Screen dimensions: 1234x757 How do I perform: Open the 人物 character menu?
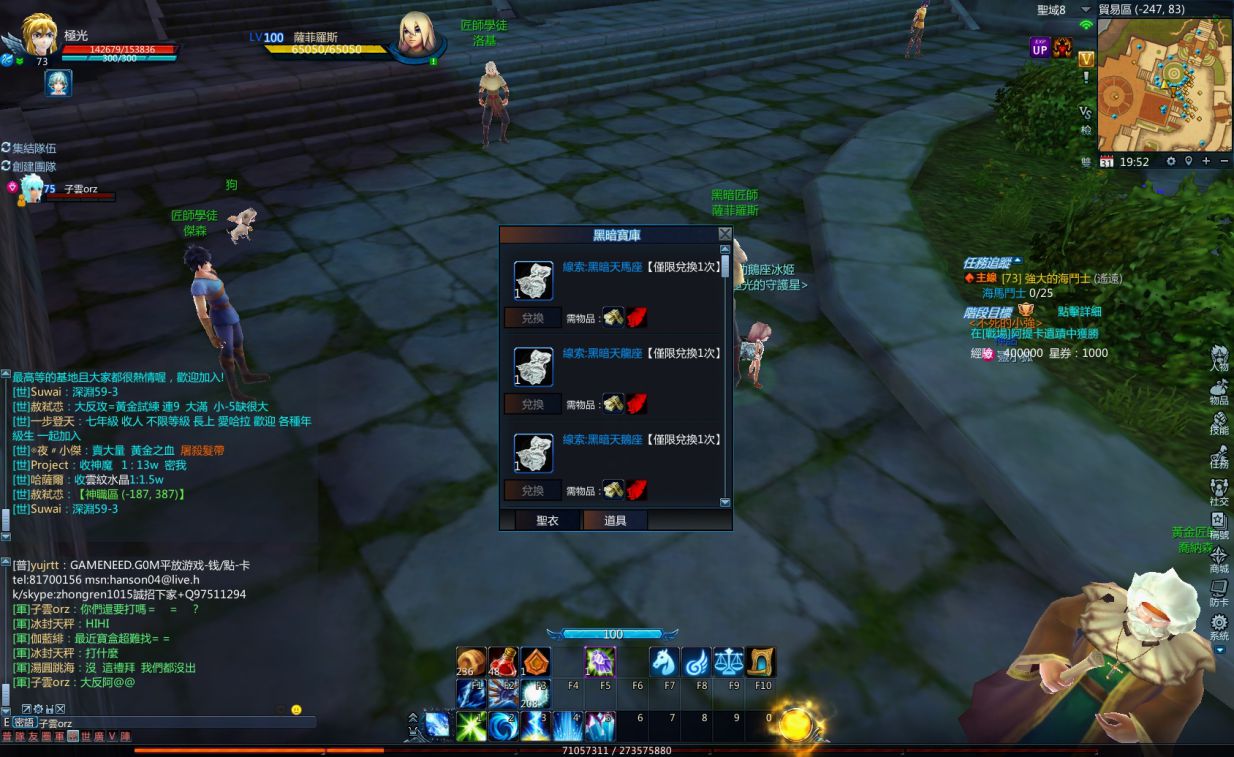[1219, 358]
